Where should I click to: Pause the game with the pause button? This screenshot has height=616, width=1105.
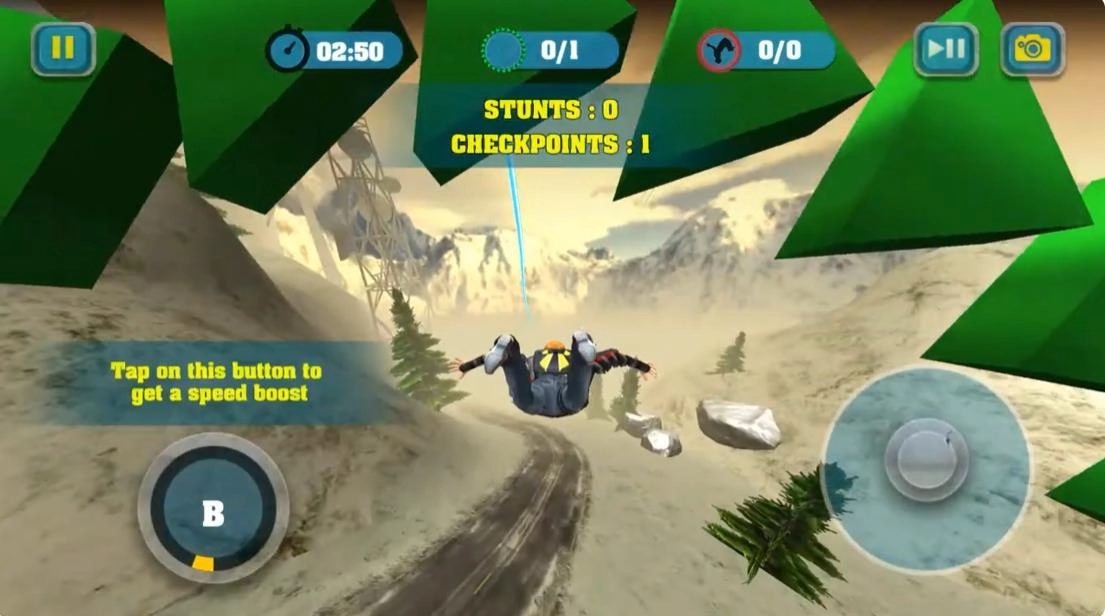point(62,49)
